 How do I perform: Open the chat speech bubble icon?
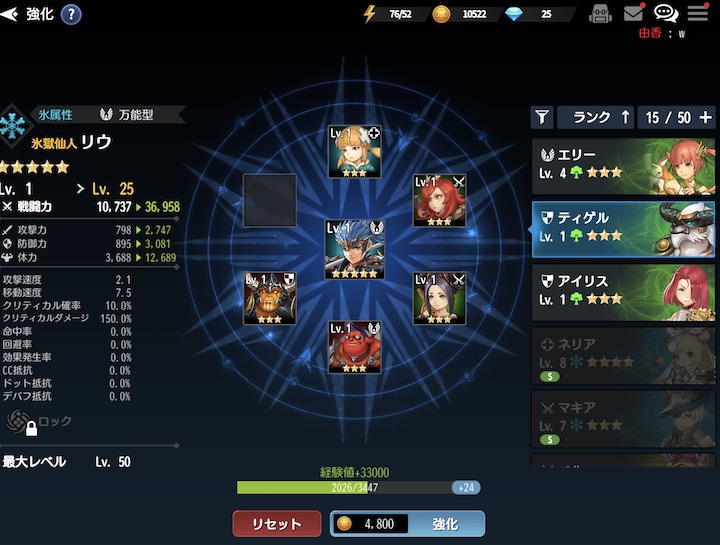coord(665,14)
